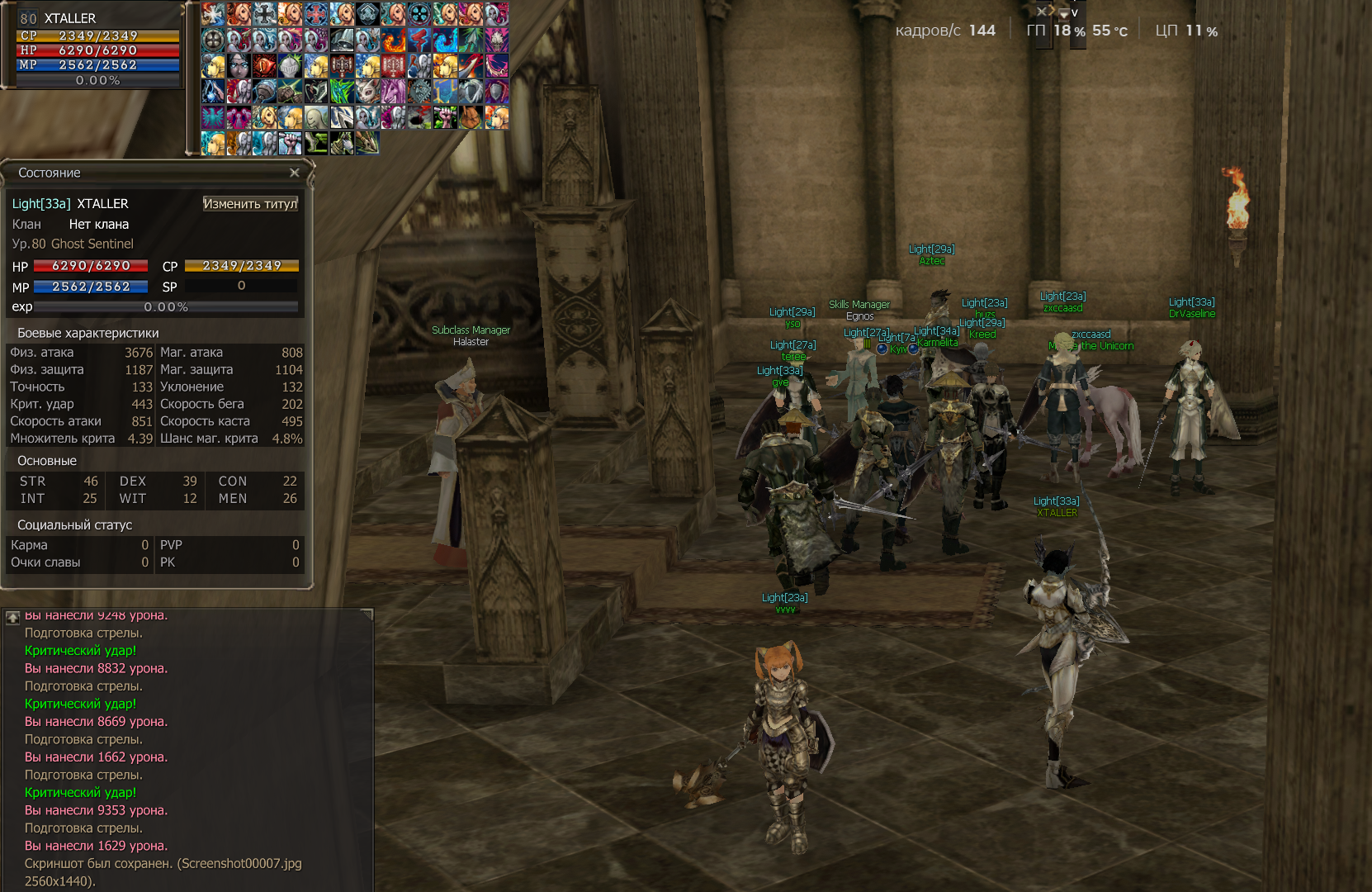Select the red eye buff icon

[x=264, y=66]
